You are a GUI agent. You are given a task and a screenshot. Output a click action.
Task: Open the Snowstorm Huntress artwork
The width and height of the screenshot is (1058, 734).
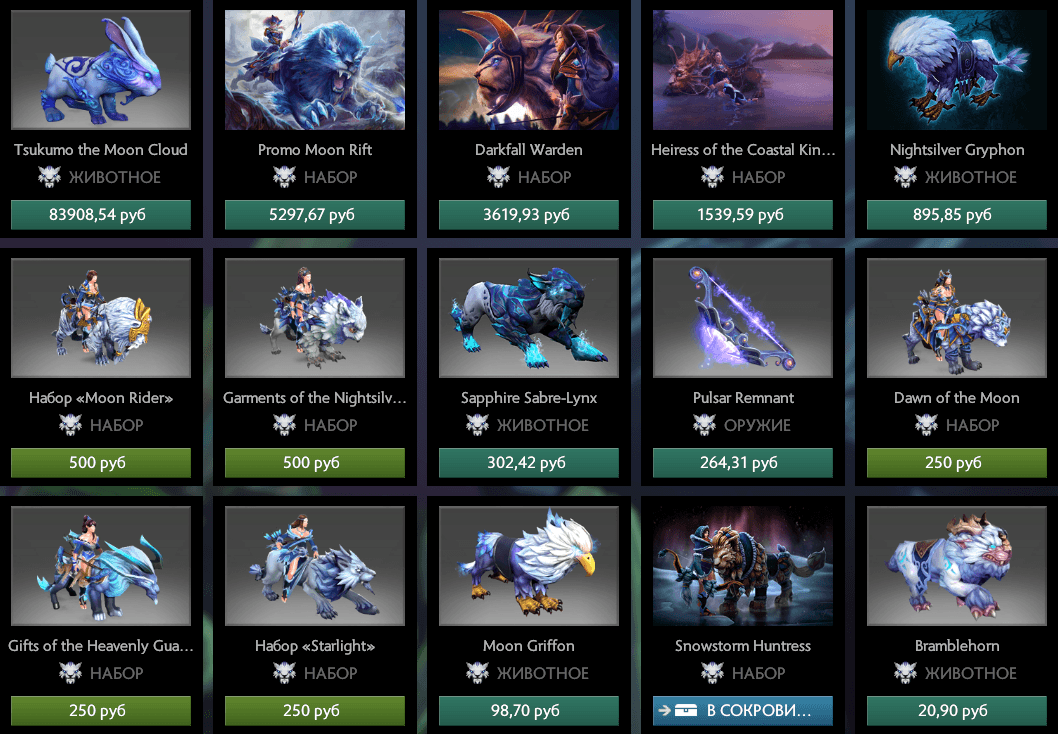pyautogui.click(x=743, y=566)
